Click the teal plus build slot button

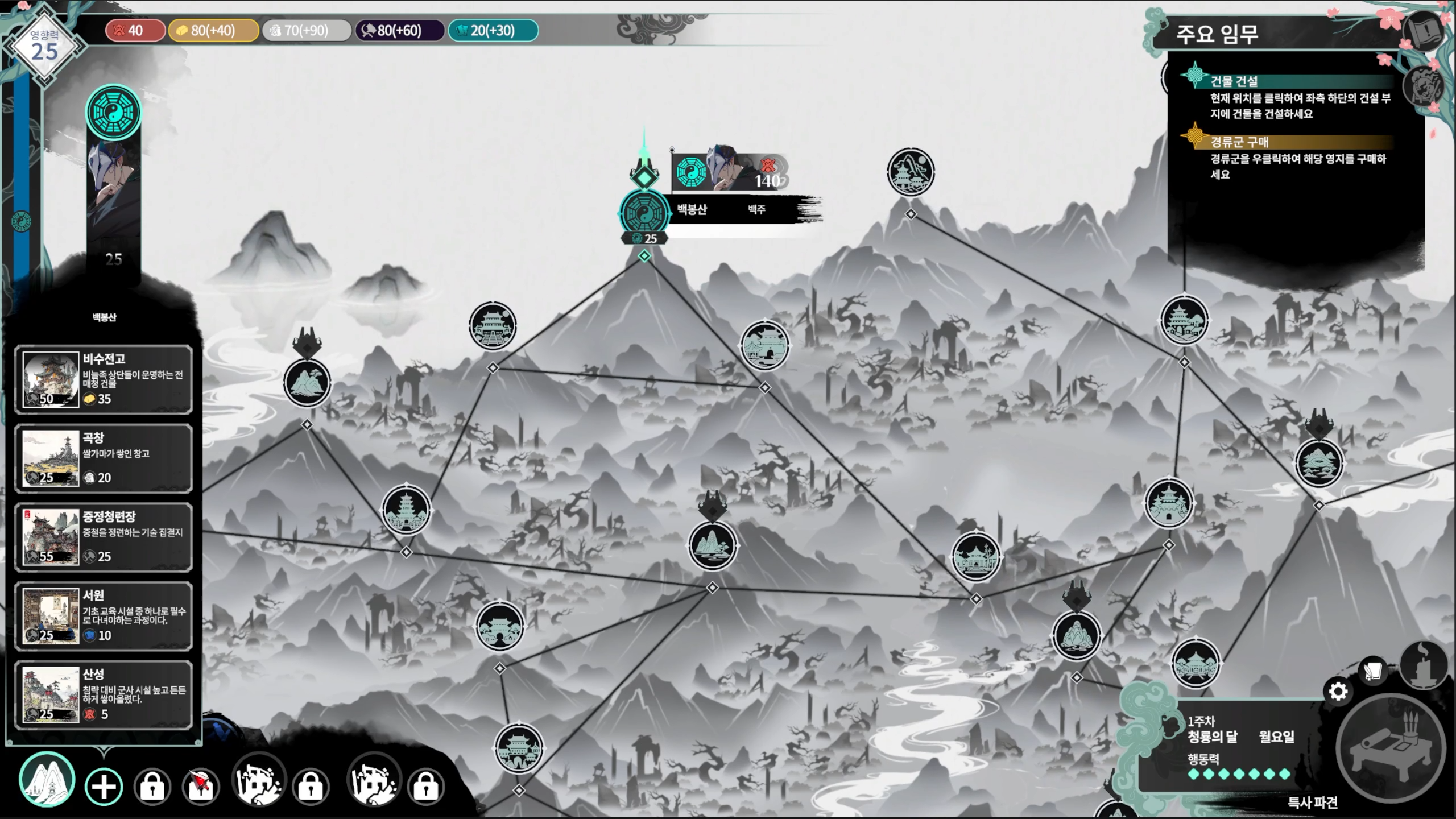pos(104,787)
